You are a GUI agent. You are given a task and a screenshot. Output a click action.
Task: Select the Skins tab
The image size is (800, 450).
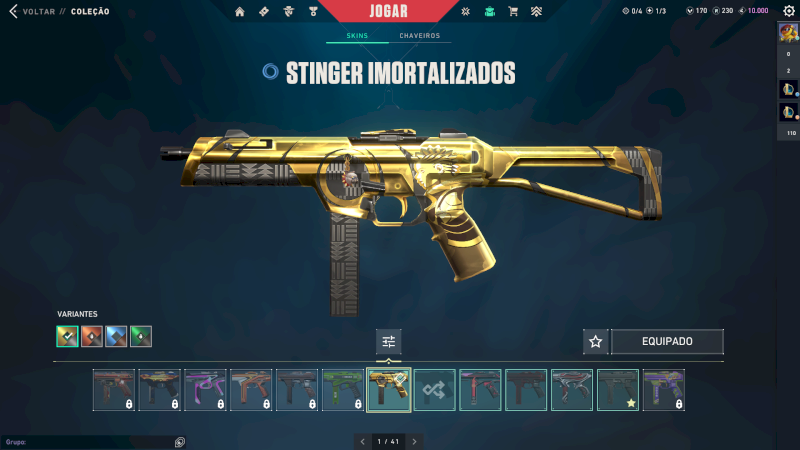coord(357,36)
